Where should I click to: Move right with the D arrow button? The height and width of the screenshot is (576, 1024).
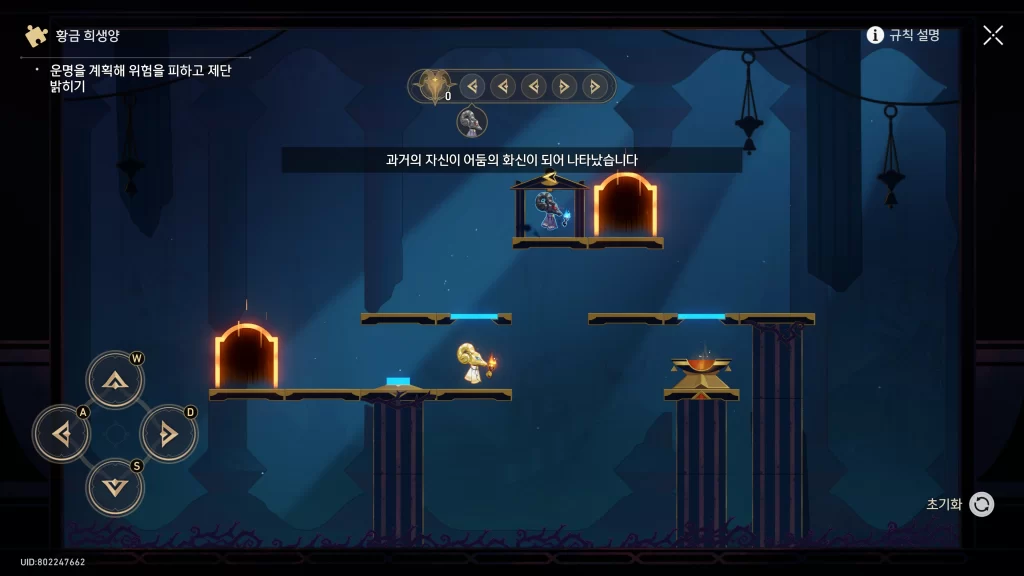click(168, 434)
